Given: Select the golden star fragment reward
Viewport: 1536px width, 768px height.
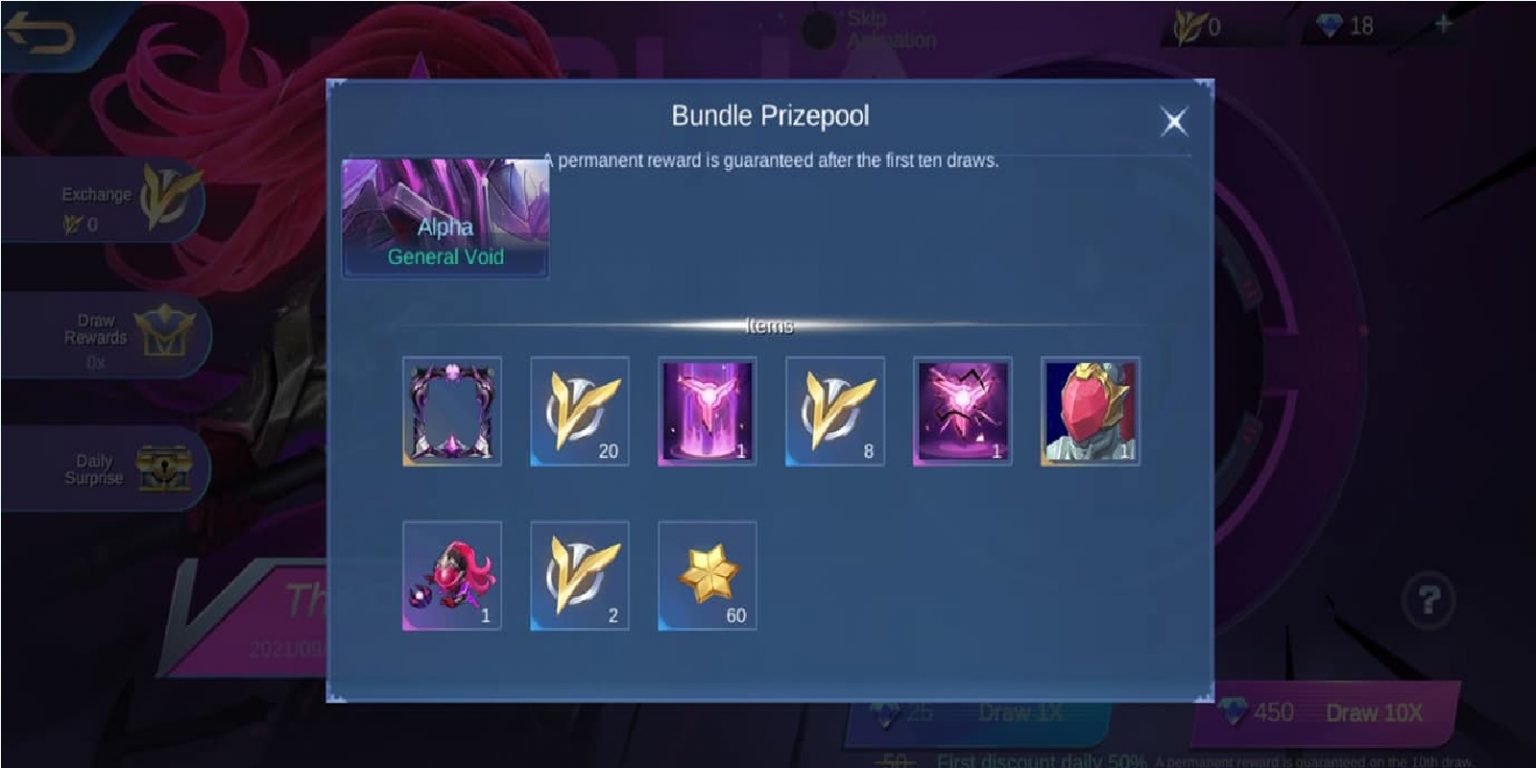Looking at the screenshot, I should [x=706, y=576].
